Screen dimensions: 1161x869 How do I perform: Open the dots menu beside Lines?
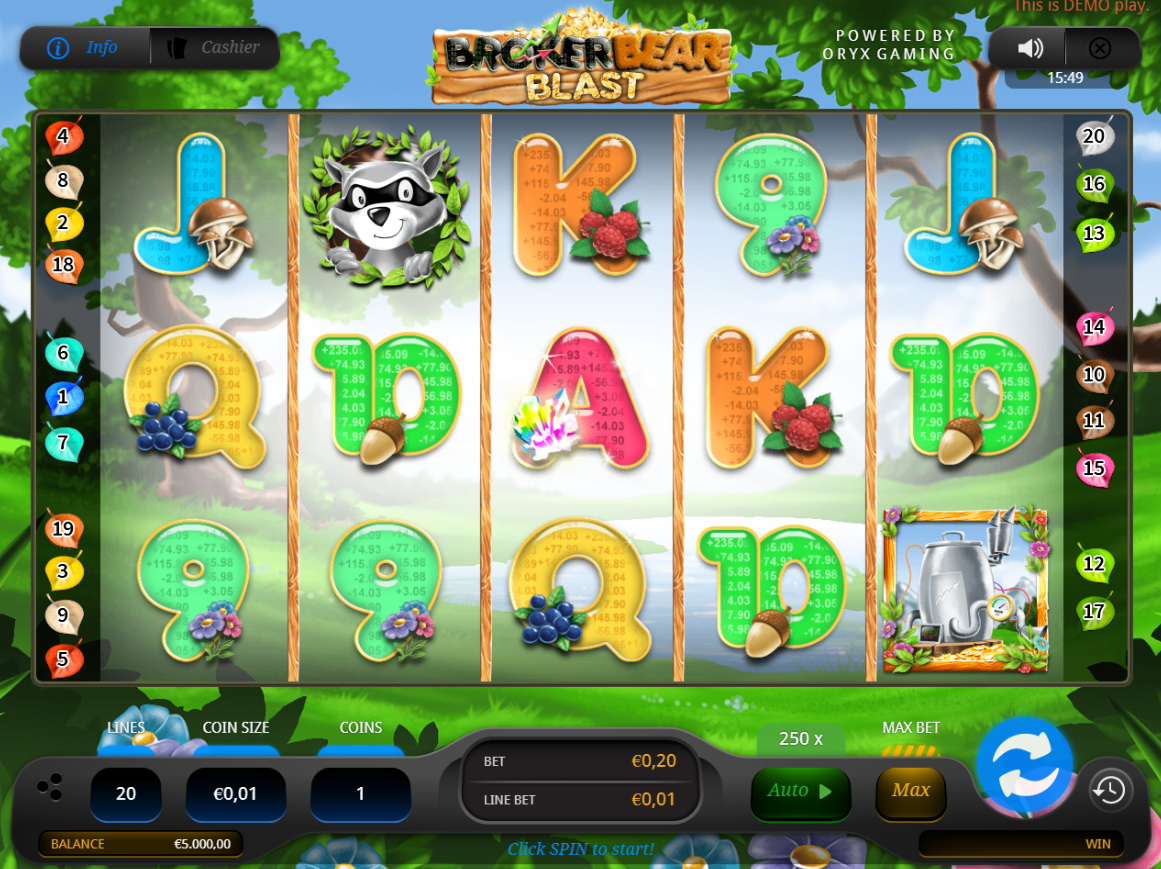pyautogui.click(x=49, y=787)
